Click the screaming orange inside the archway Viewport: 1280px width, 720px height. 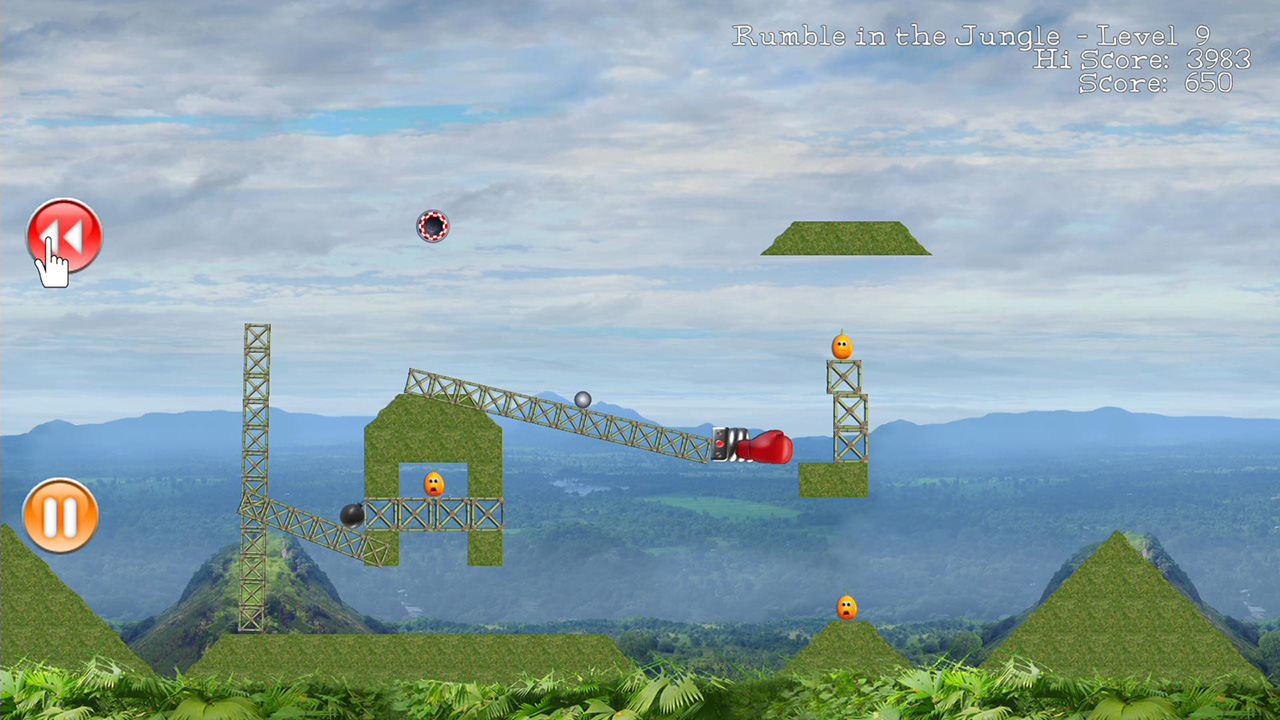click(432, 483)
